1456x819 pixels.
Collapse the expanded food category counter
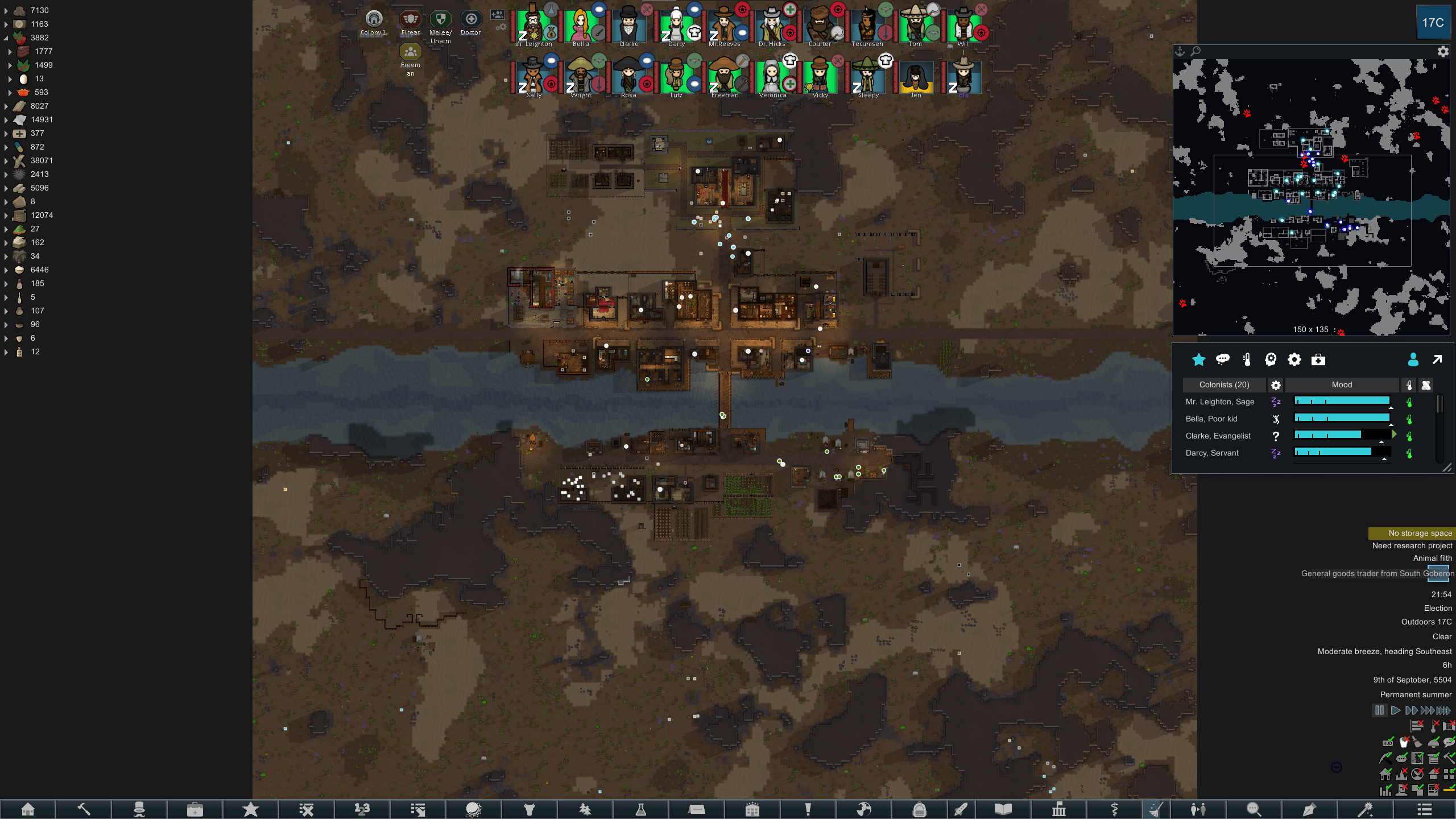point(6,38)
